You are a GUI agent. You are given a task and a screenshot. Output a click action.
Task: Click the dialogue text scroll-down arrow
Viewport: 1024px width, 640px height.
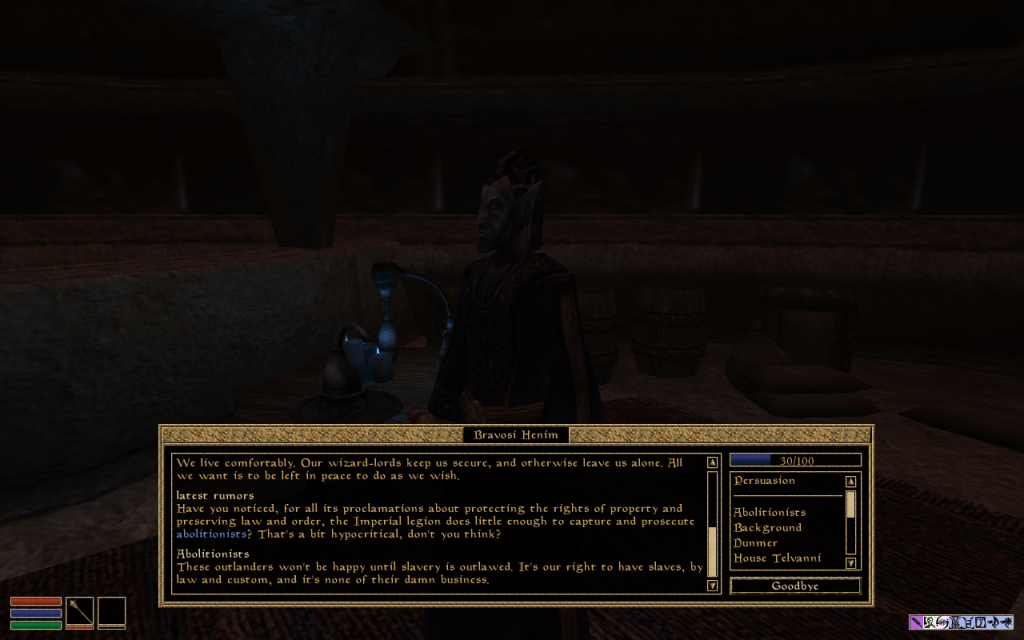pyautogui.click(x=712, y=586)
